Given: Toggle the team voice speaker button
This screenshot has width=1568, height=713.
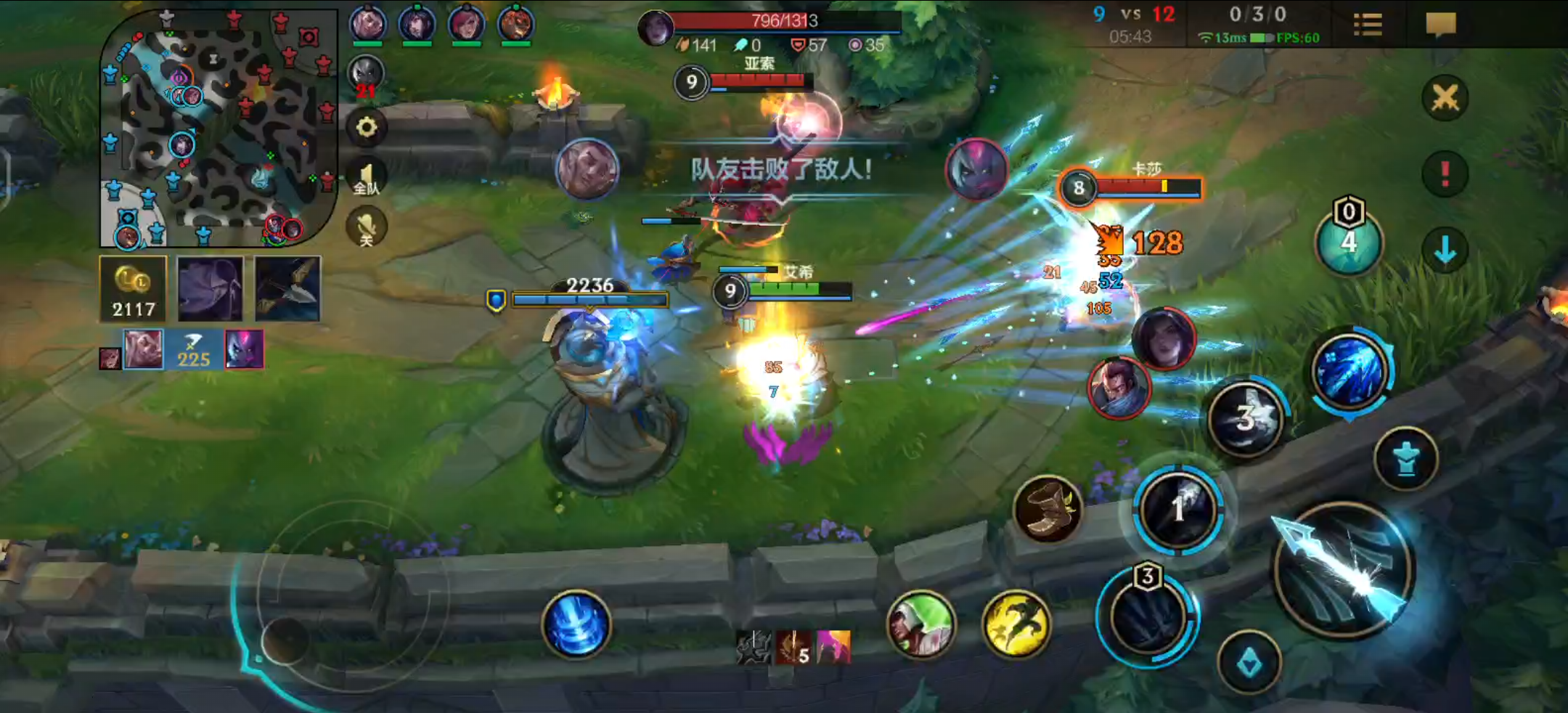Looking at the screenshot, I should coord(367,178).
